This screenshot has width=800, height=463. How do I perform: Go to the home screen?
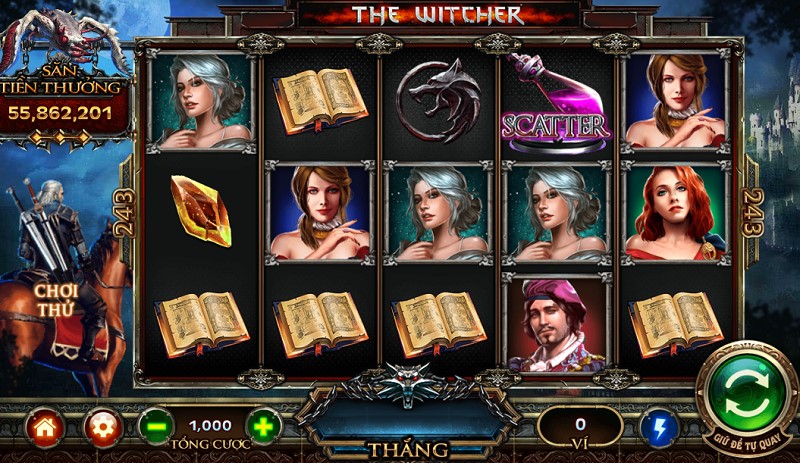coord(45,428)
